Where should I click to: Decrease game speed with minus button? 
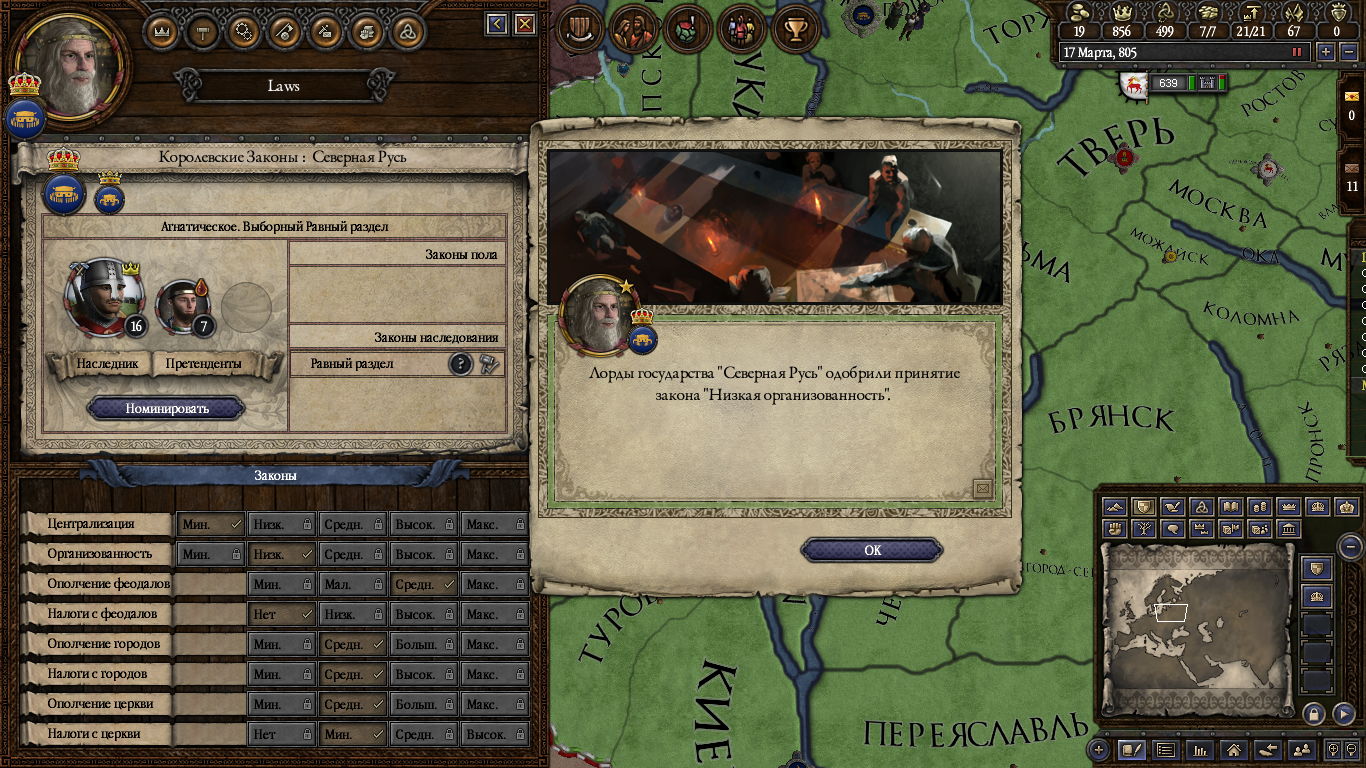click(x=1347, y=52)
